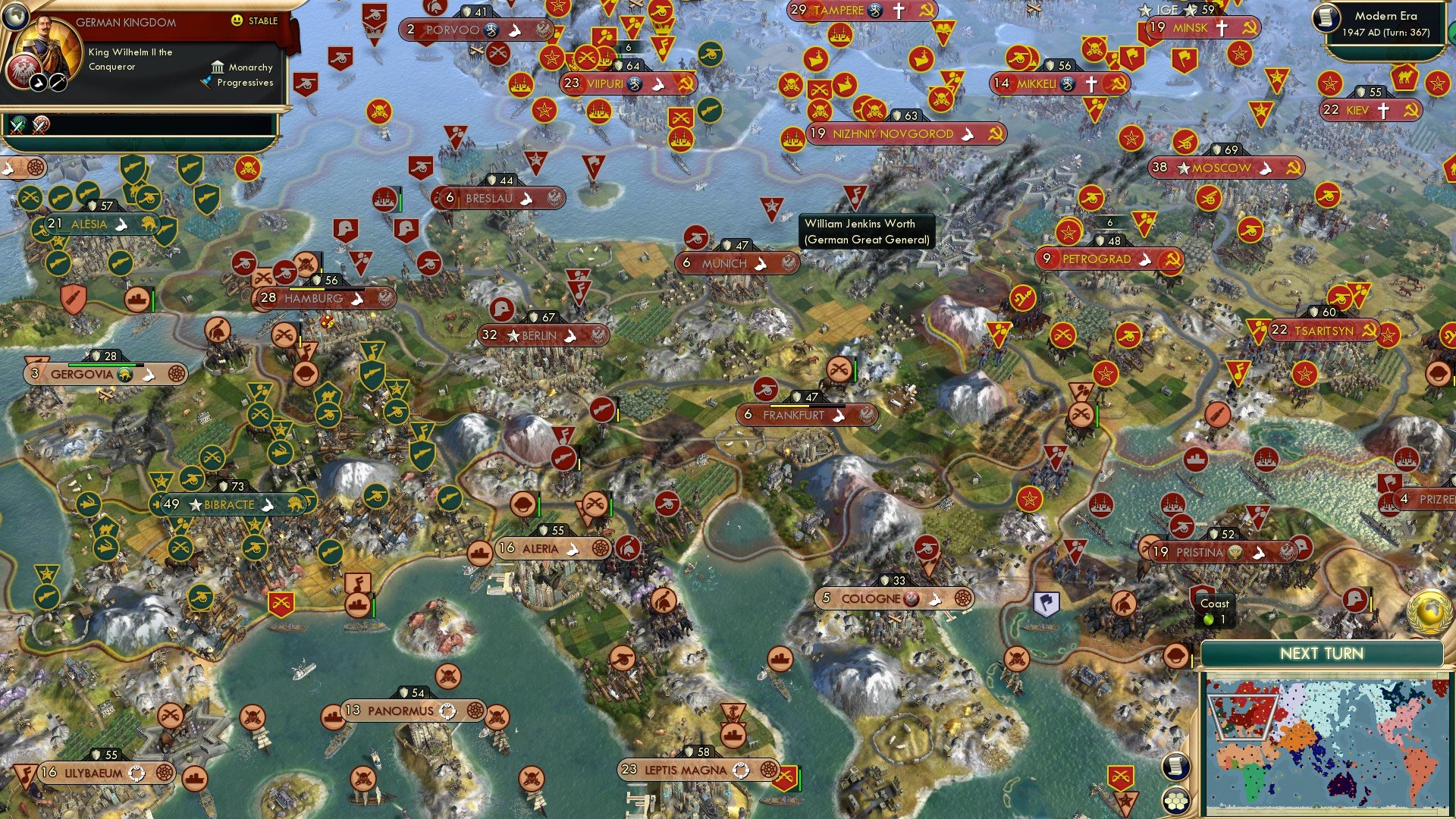Screen dimensions: 1456x819
Task: Open the Civilopedia via the scroll icon
Action: (x=1175, y=767)
